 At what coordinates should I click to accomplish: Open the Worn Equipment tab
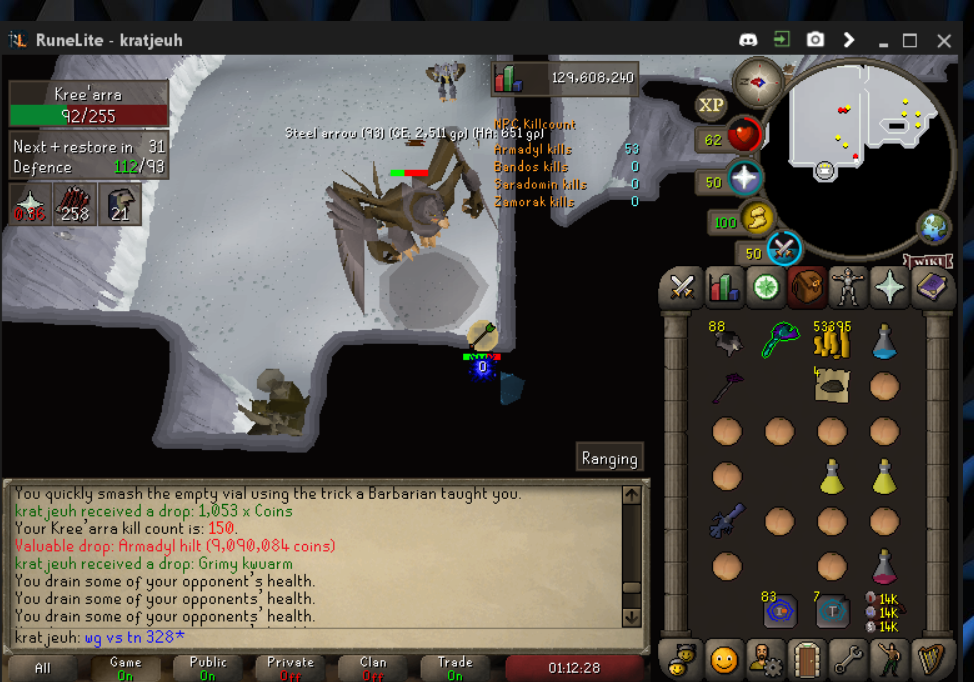pos(848,288)
